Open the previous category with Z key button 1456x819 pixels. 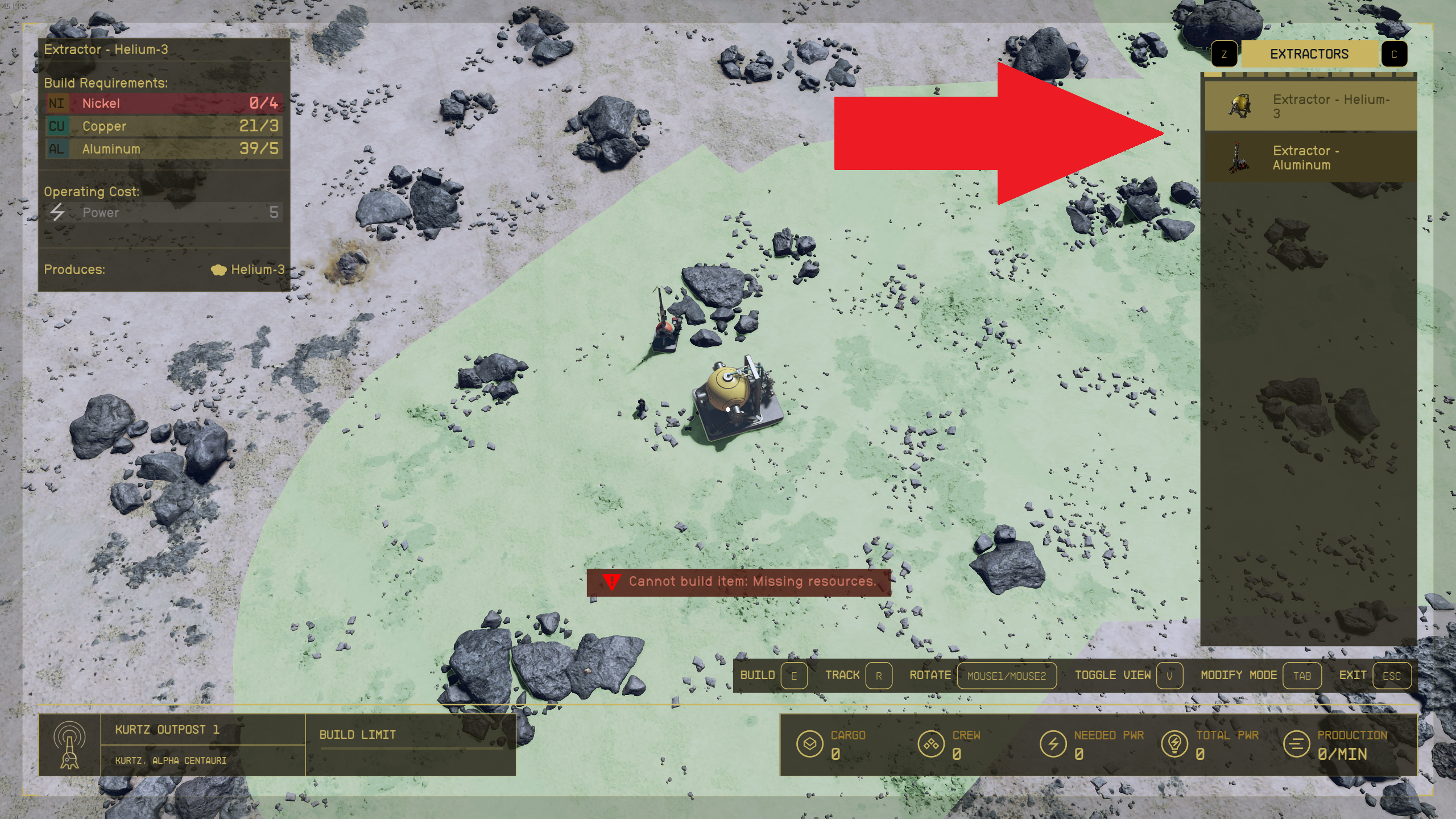pyautogui.click(x=1224, y=53)
